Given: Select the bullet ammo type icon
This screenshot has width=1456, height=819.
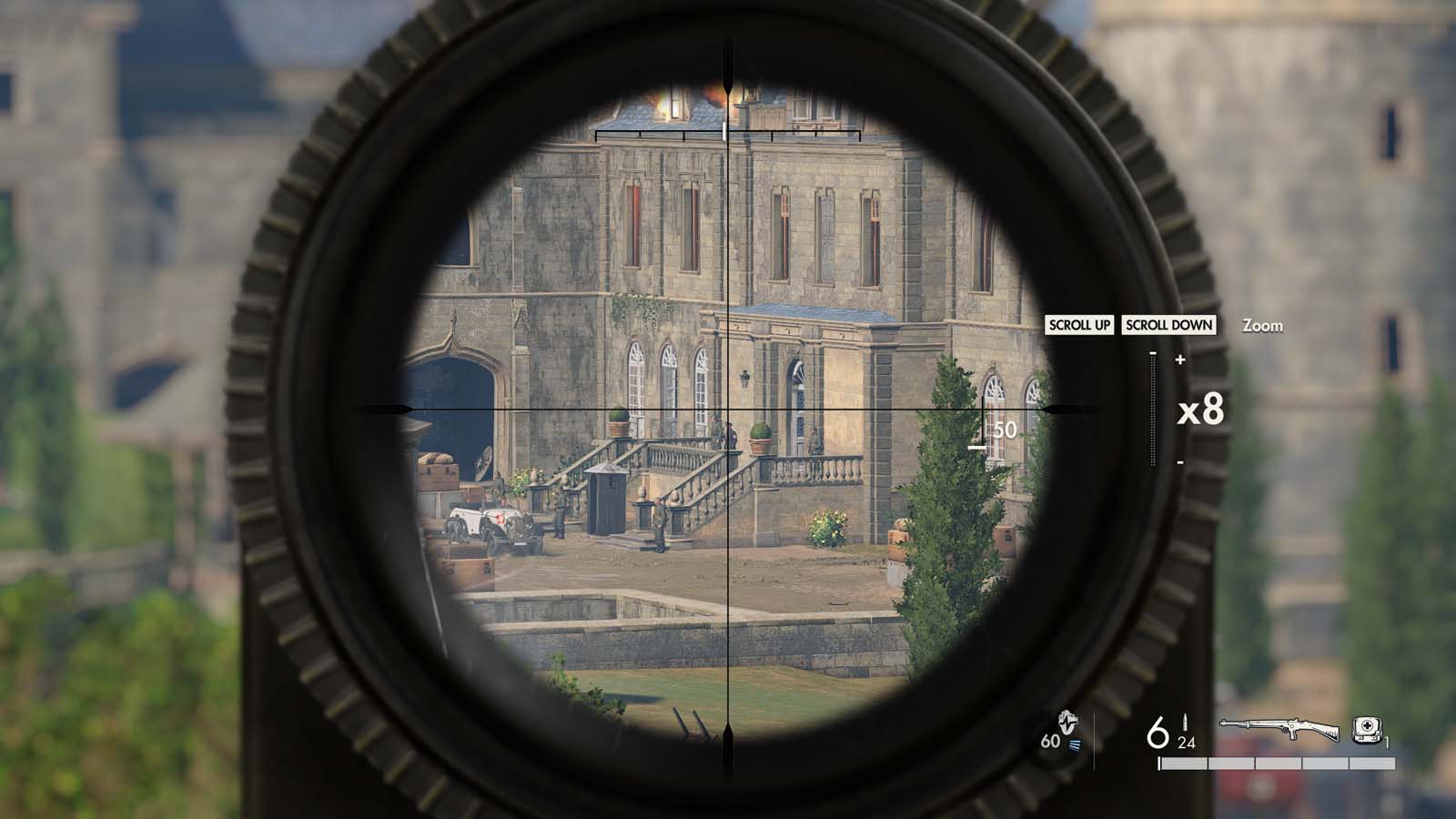Looking at the screenshot, I should click(x=1185, y=723).
